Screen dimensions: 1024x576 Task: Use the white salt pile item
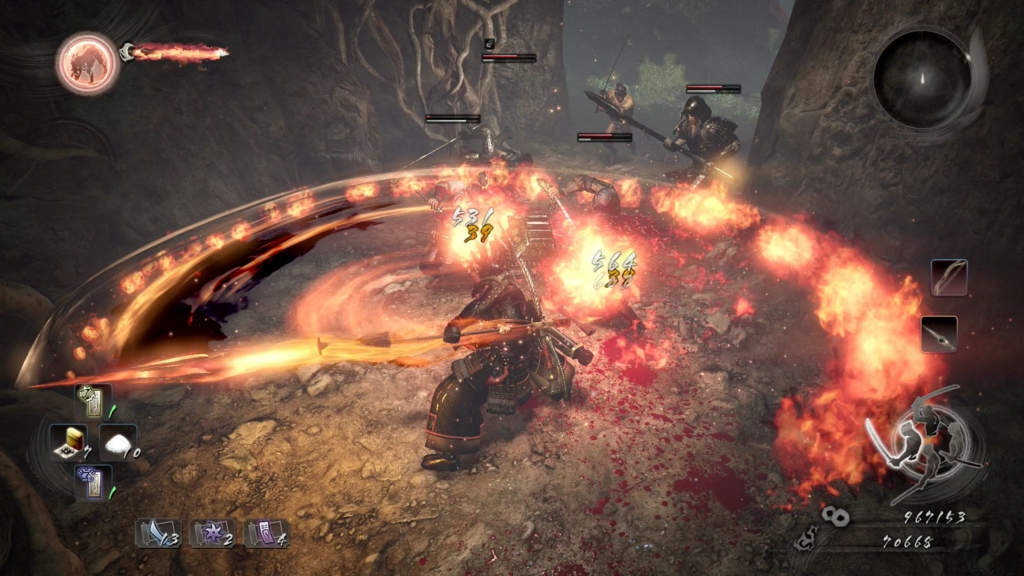[x=117, y=442]
